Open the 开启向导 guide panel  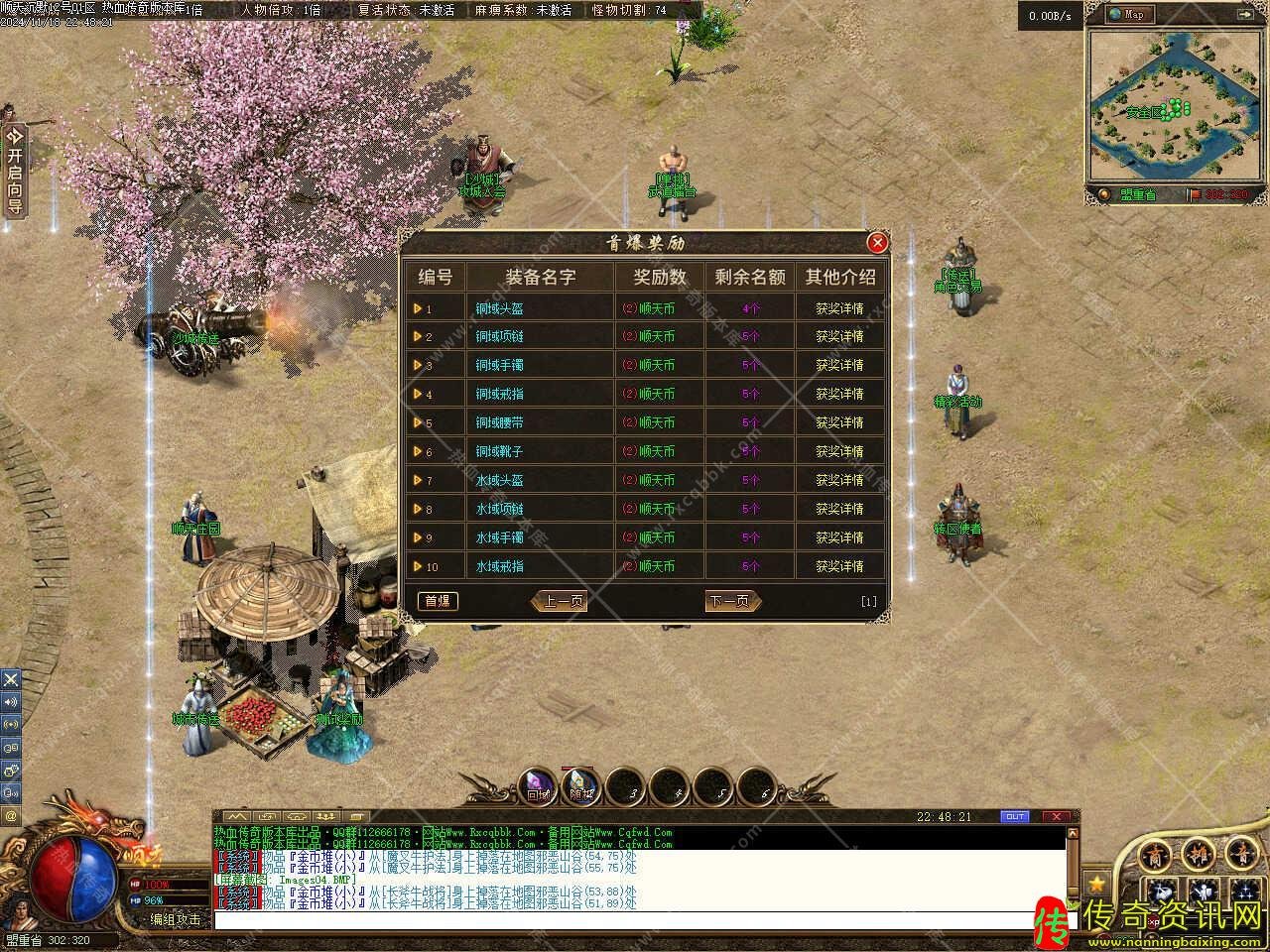[x=14, y=171]
